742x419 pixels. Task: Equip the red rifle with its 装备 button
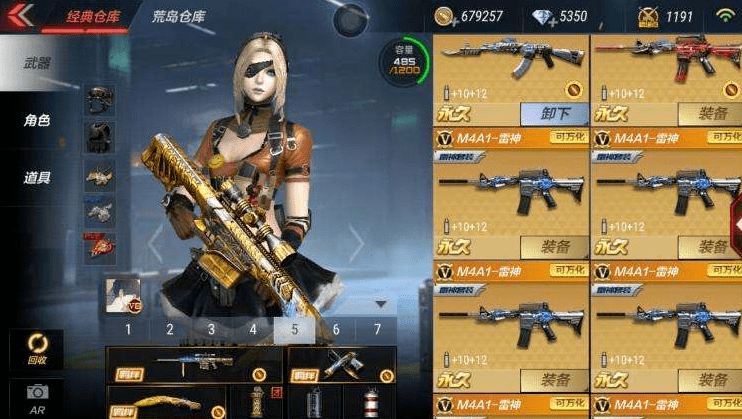(x=711, y=114)
